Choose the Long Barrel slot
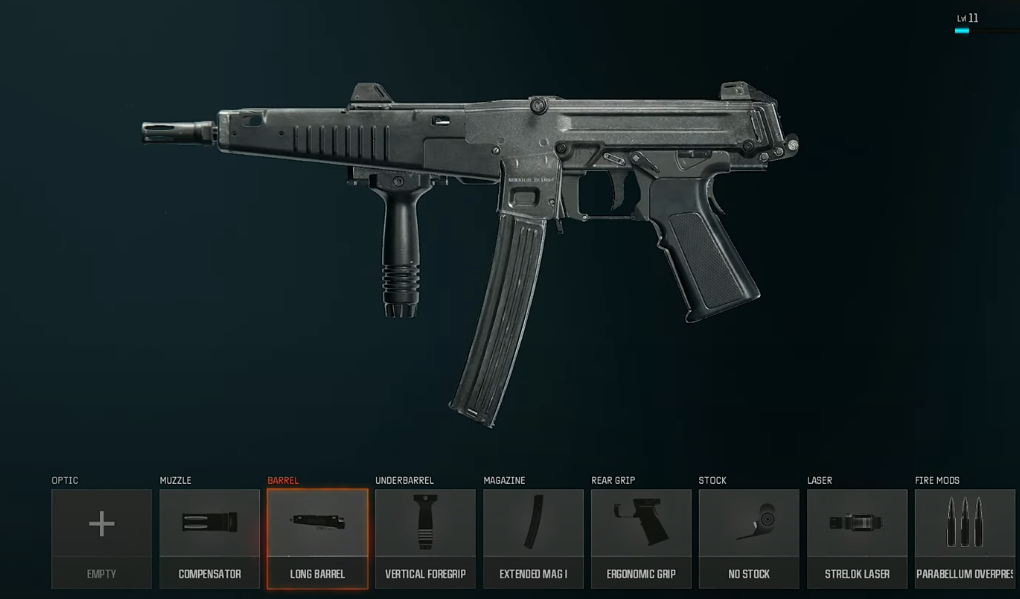Viewport: 1020px width, 599px height. (317, 538)
